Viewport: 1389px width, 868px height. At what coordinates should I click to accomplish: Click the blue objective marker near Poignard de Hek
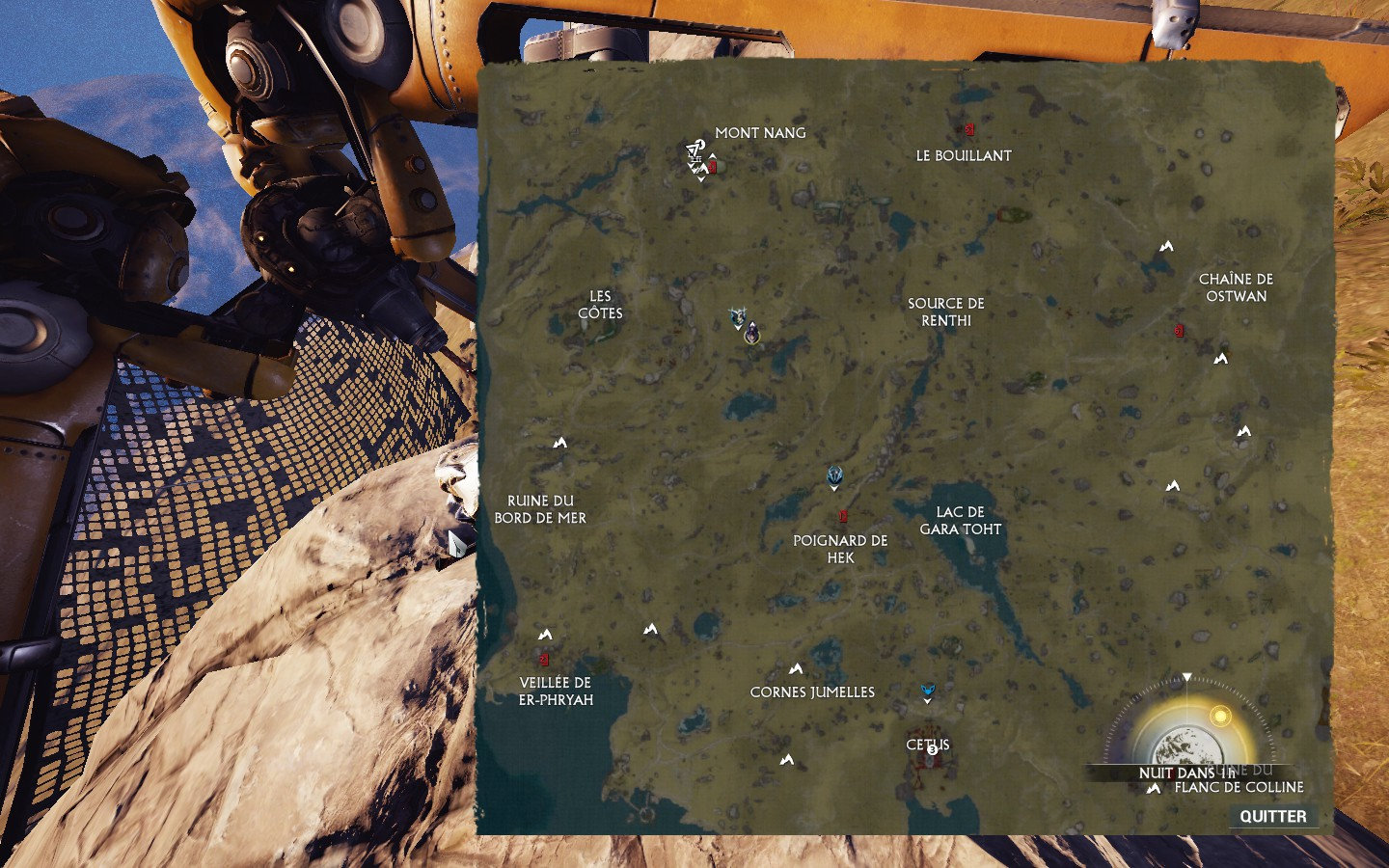pyautogui.click(x=833, y=474)
